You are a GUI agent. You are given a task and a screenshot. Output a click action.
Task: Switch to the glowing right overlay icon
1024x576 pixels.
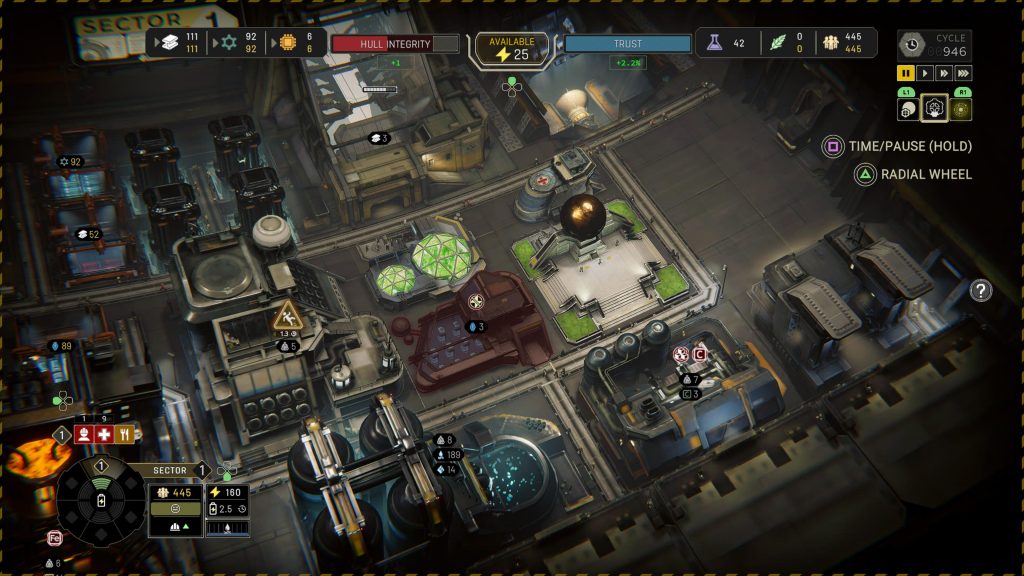(x=961, y=109)
